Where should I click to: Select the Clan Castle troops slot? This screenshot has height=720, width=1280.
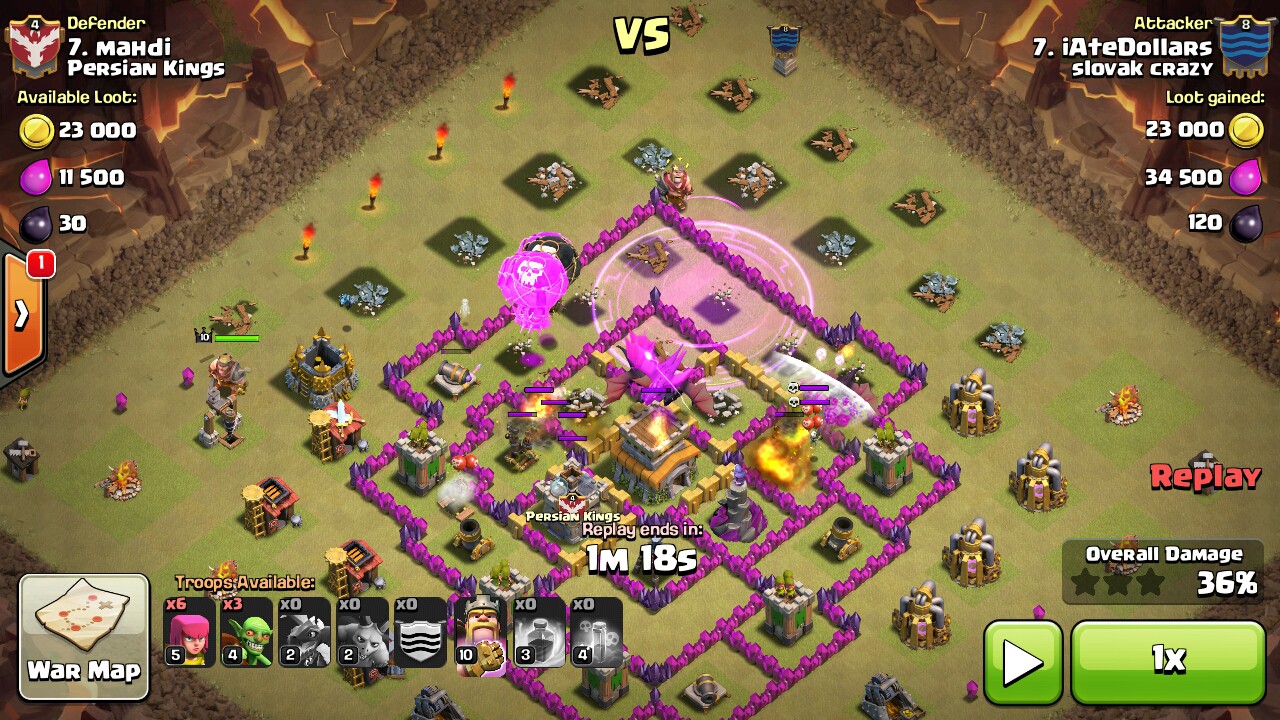(x=421, y=633)
